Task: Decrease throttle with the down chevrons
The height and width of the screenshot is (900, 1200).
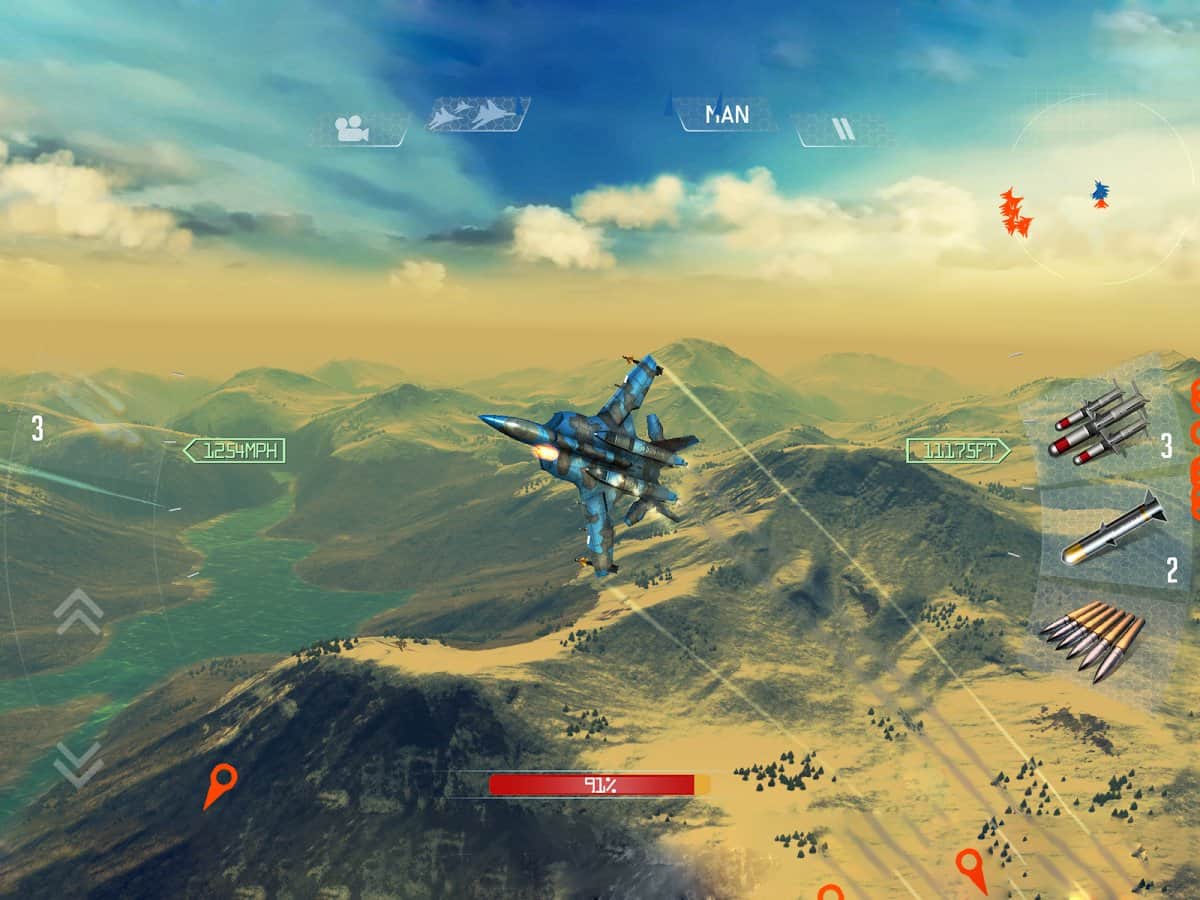Action: coord(79,763)
